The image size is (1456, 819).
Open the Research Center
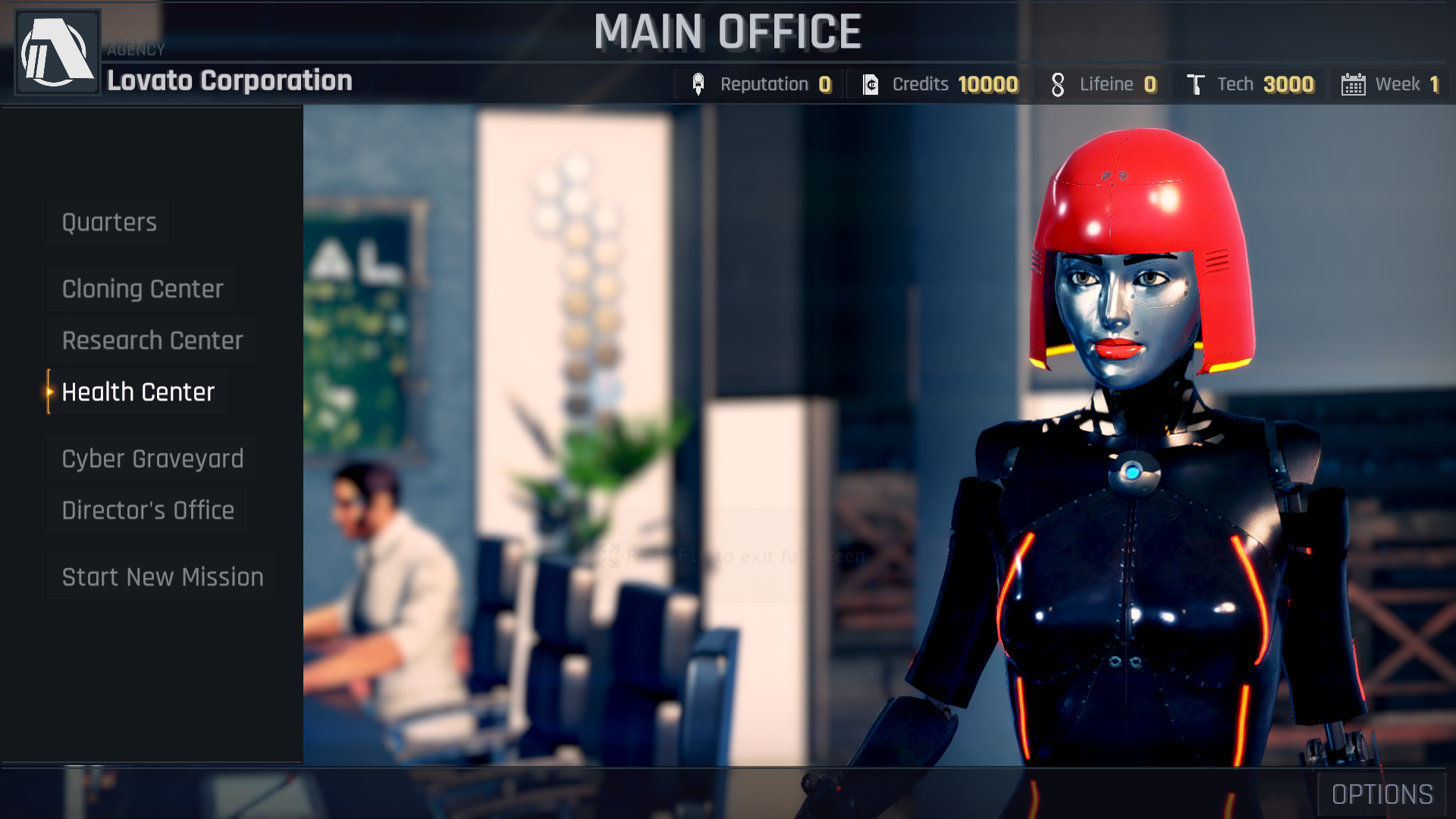pos(152,340)
